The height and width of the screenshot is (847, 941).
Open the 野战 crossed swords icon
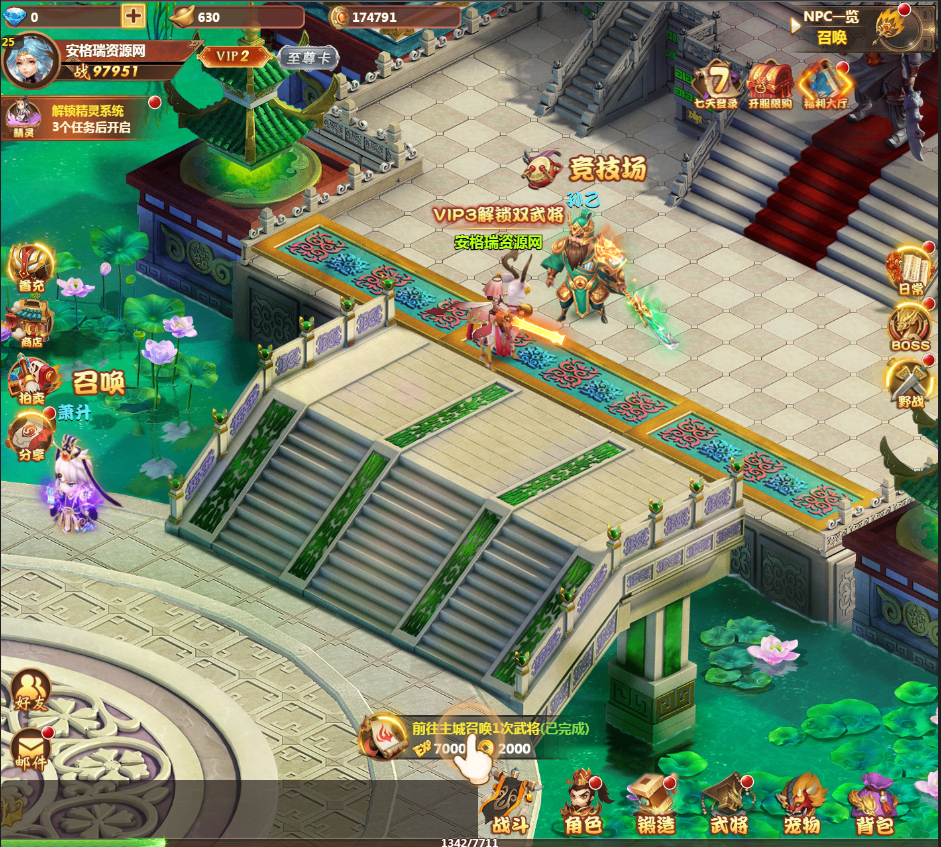pos(910,382)
